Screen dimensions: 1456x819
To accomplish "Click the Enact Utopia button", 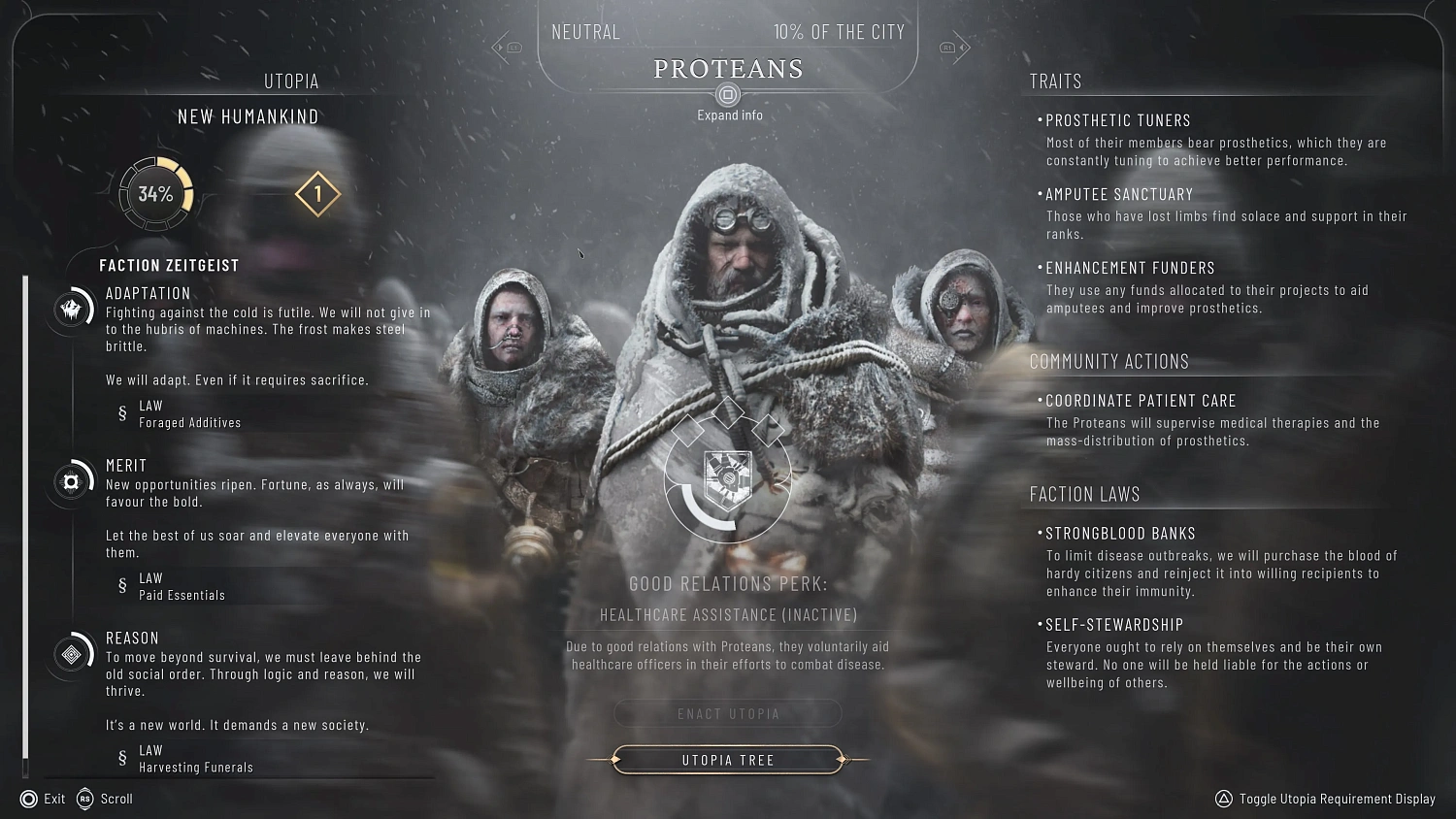I will (728, 713).
